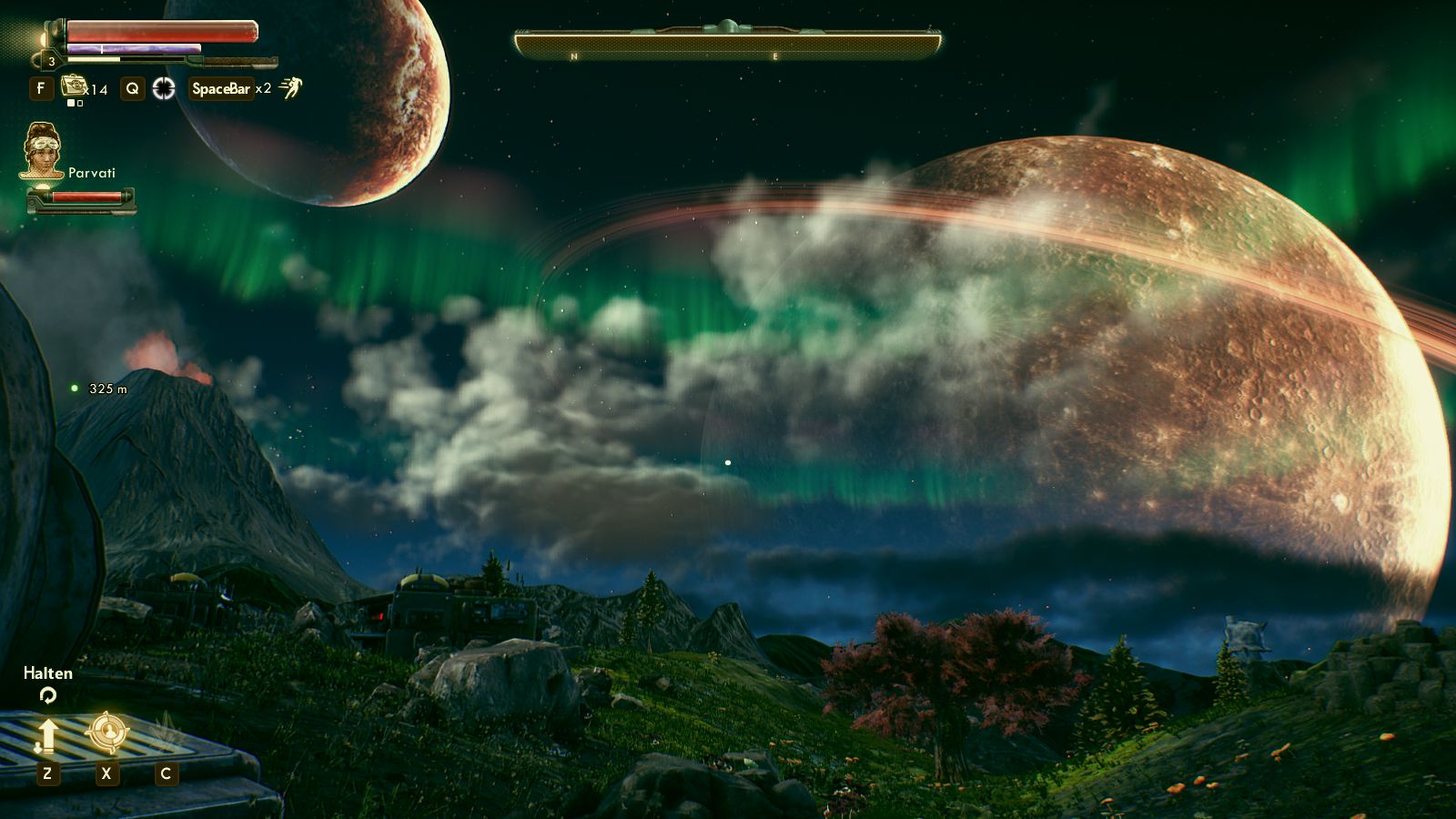Click the SpaceBar keybind prompt
1456x819 pixels.
point(221,89)
